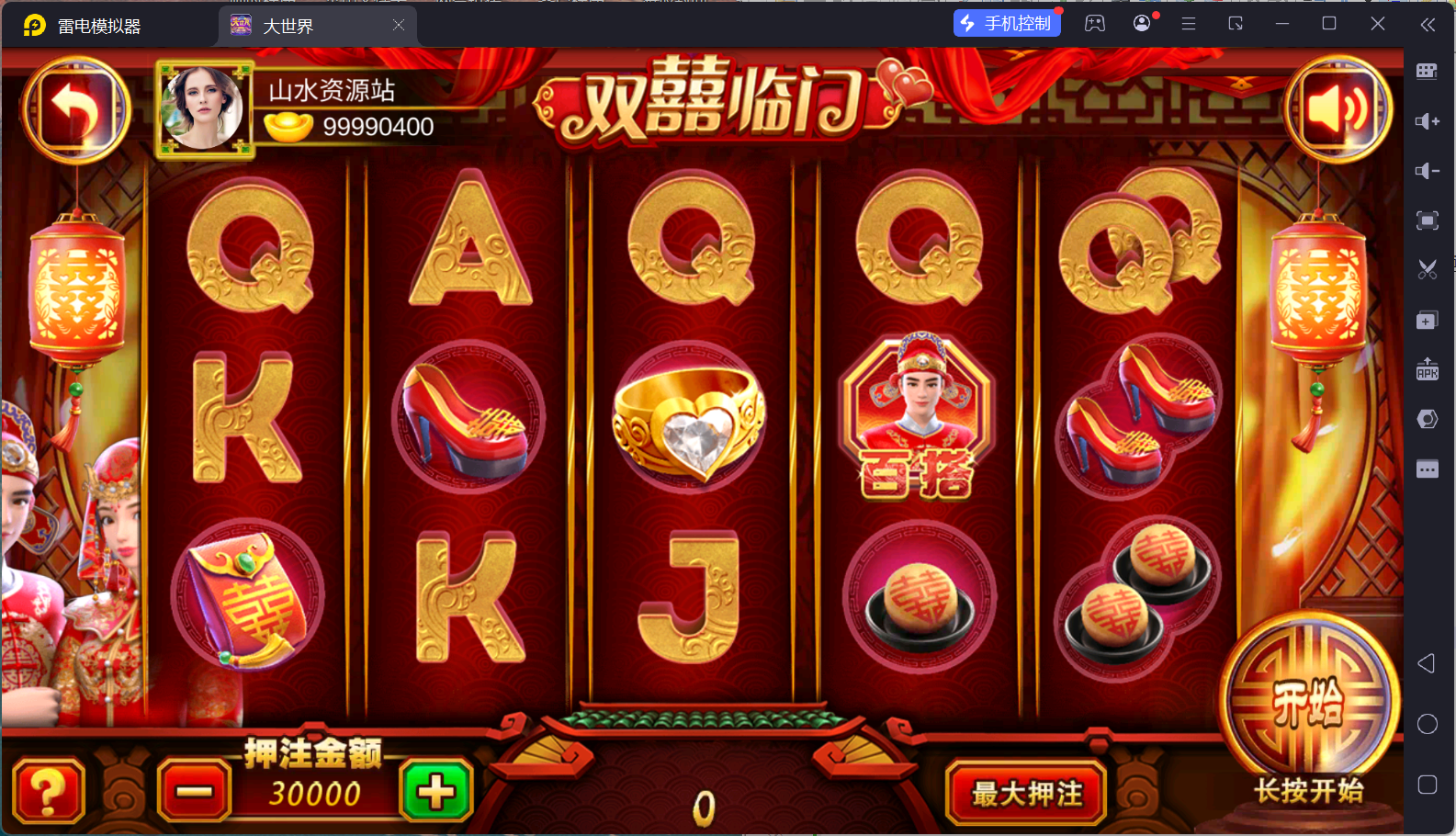Open more tools via the ellipsis icon

(1427, 469)
